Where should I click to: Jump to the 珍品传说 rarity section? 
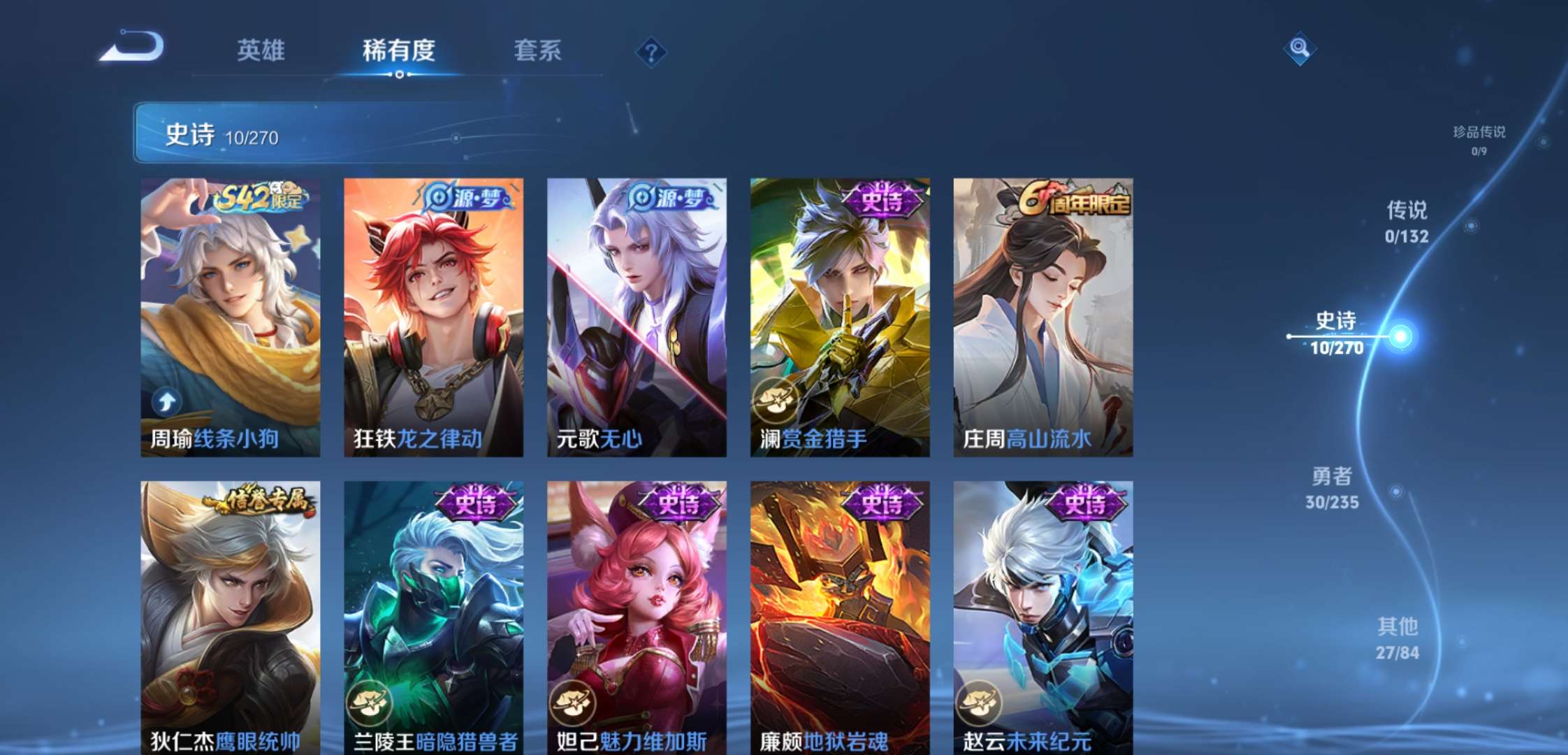pos(1479,139)
